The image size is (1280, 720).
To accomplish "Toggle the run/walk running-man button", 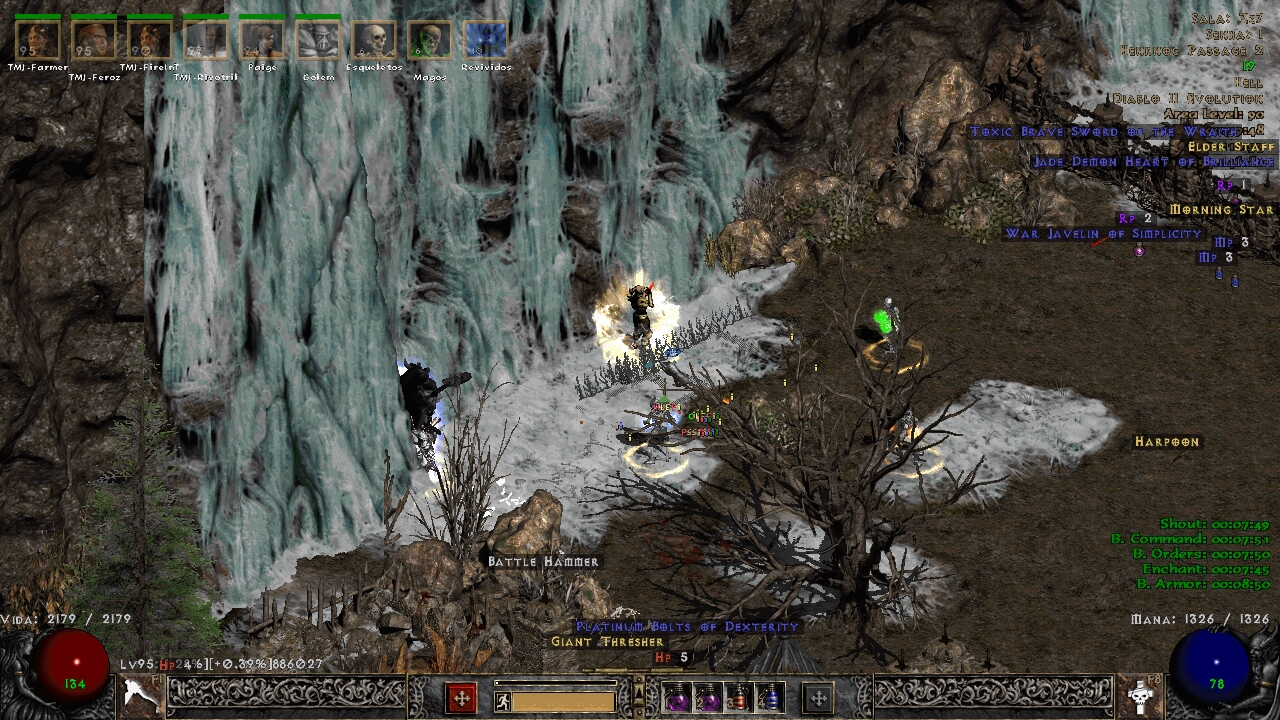I will click(502, 701).
